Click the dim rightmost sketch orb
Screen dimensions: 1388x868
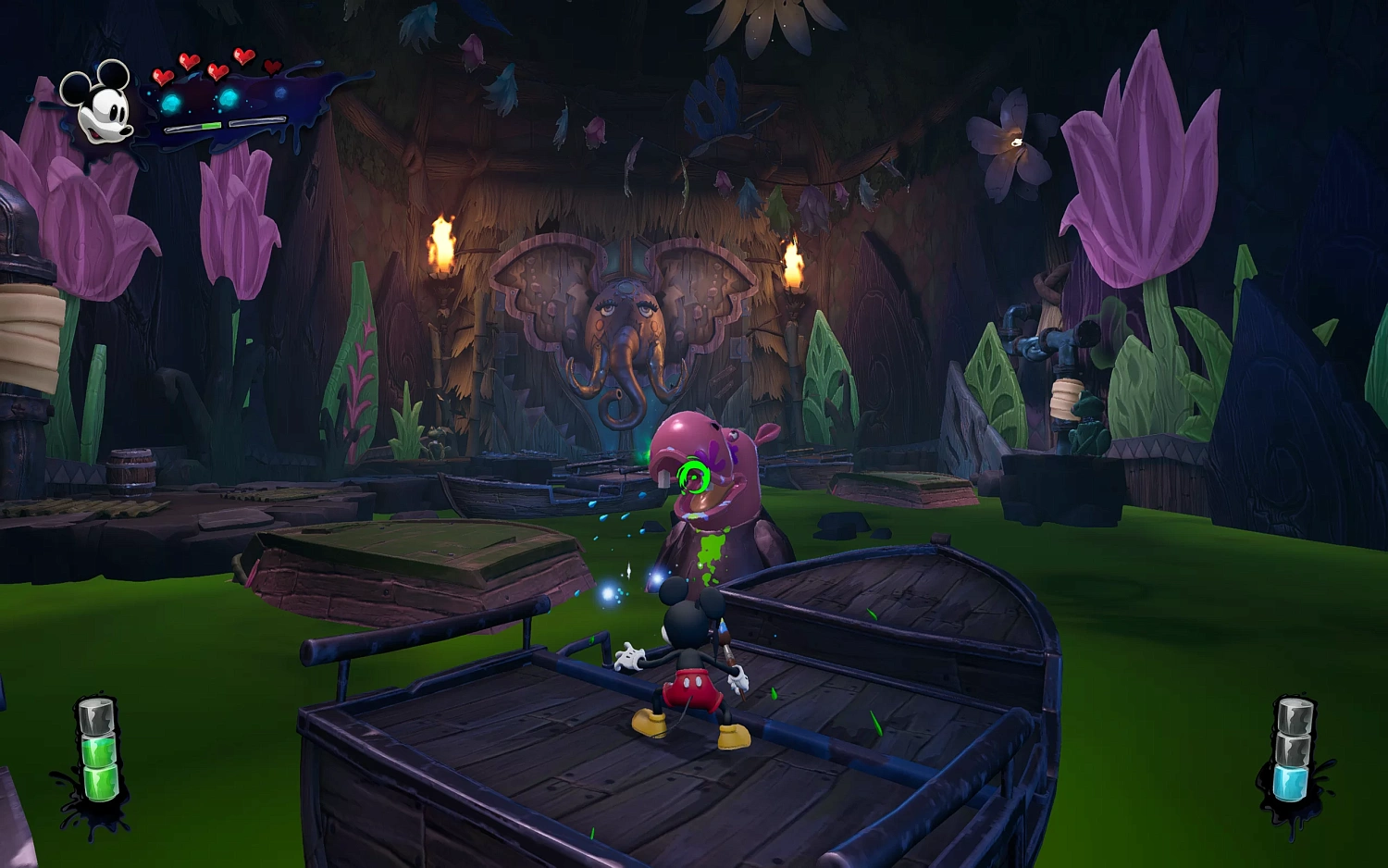281,93
